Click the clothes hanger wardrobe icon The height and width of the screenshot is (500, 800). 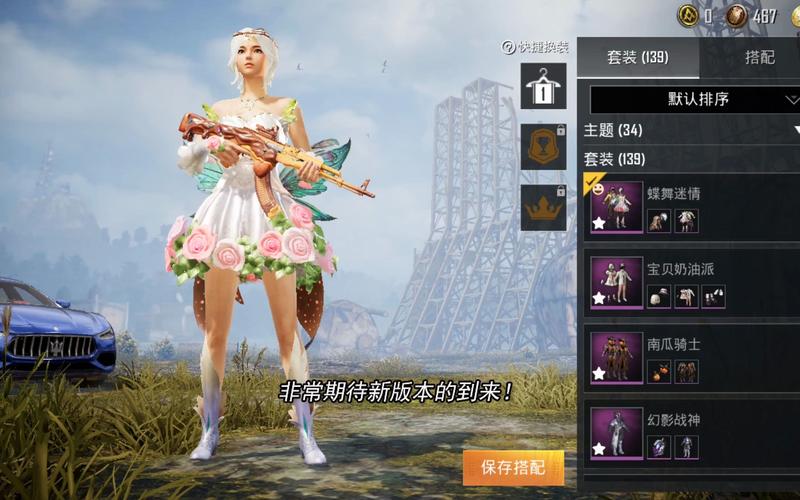point(543,86)
